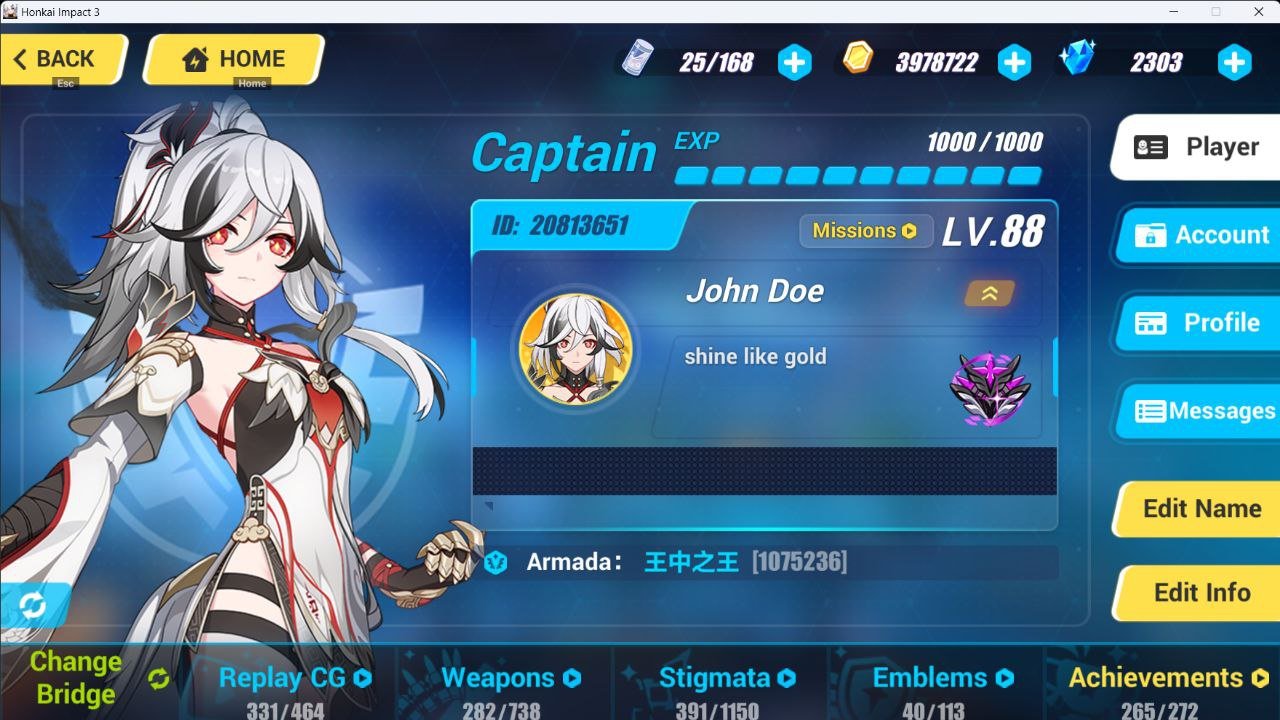1280x720 pixels.
Task: Go back using the BACK button
Action: [x=64, y=60]
